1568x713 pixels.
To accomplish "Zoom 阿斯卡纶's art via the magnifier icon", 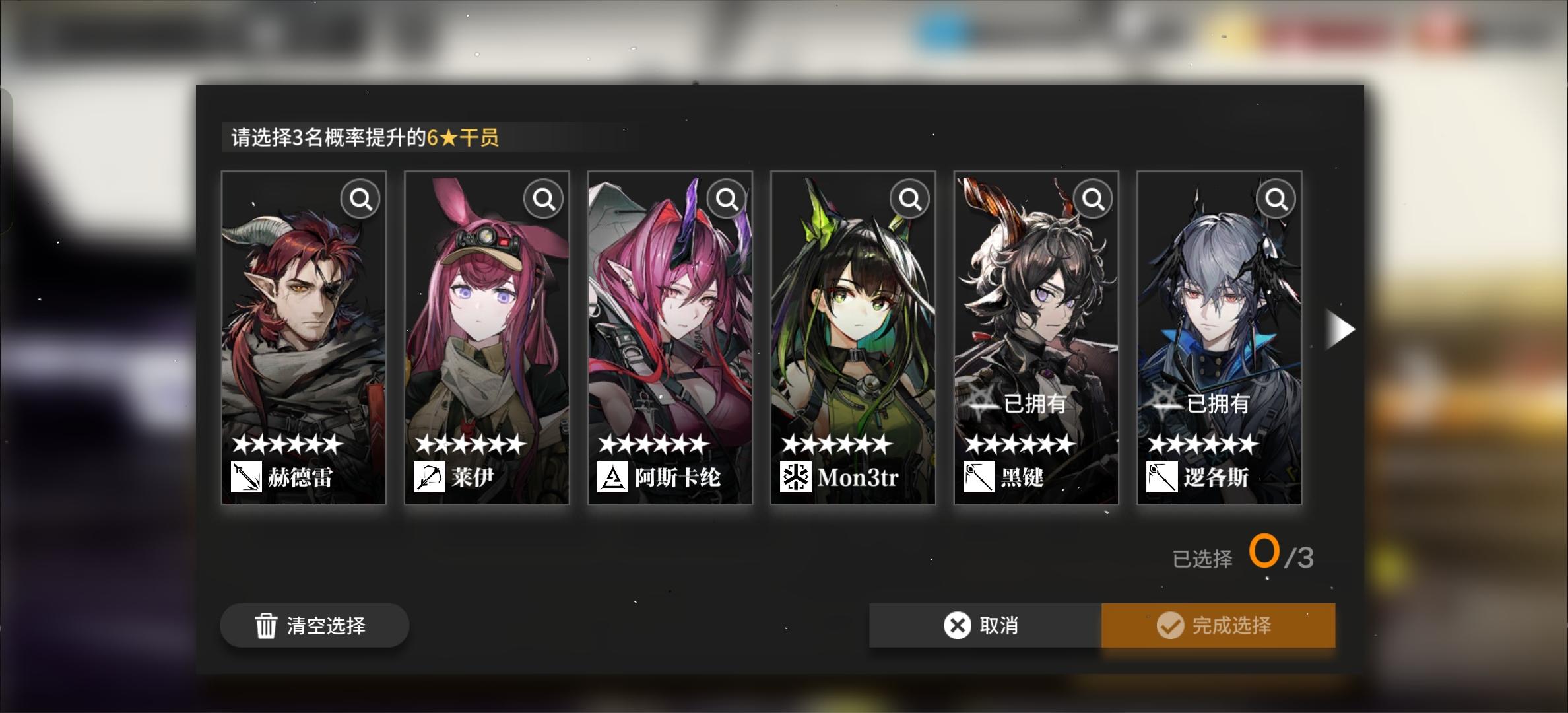I will (726, 198).
